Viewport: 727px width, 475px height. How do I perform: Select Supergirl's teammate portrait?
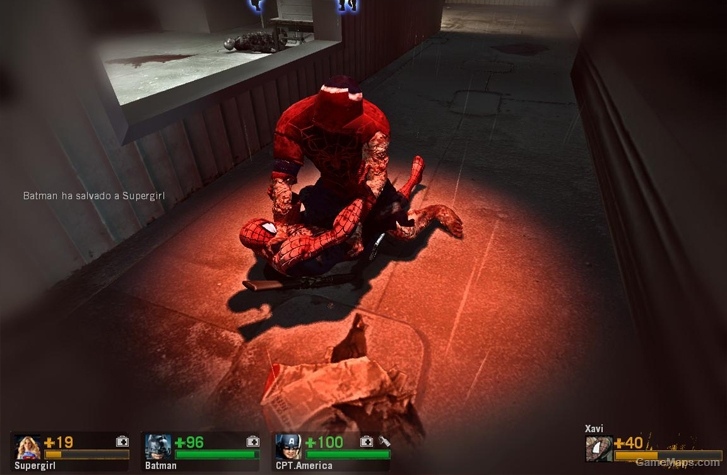point(27,446)
